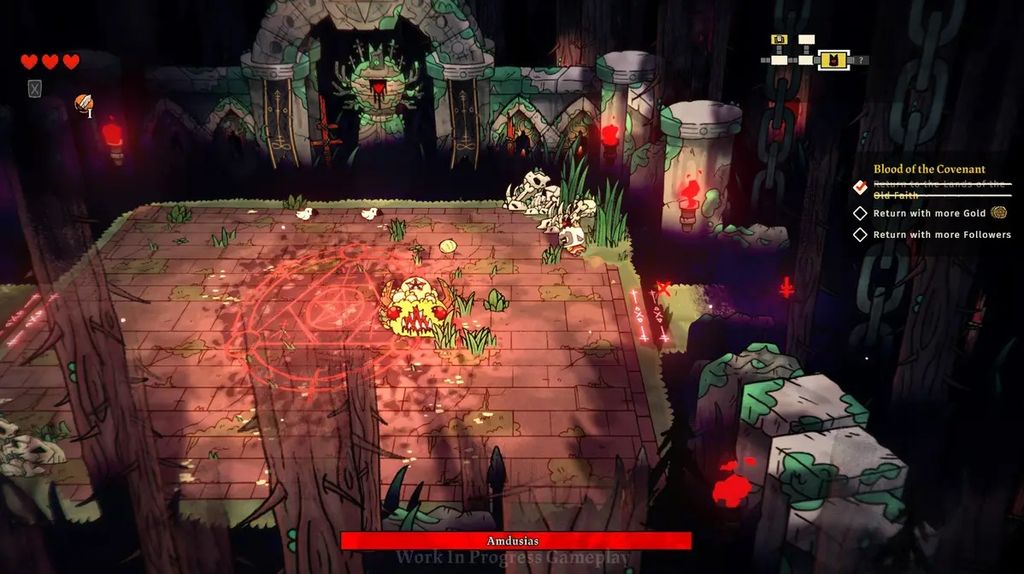Select the Return with more Followers objective

pyautogui.click(x=941, y=235)
